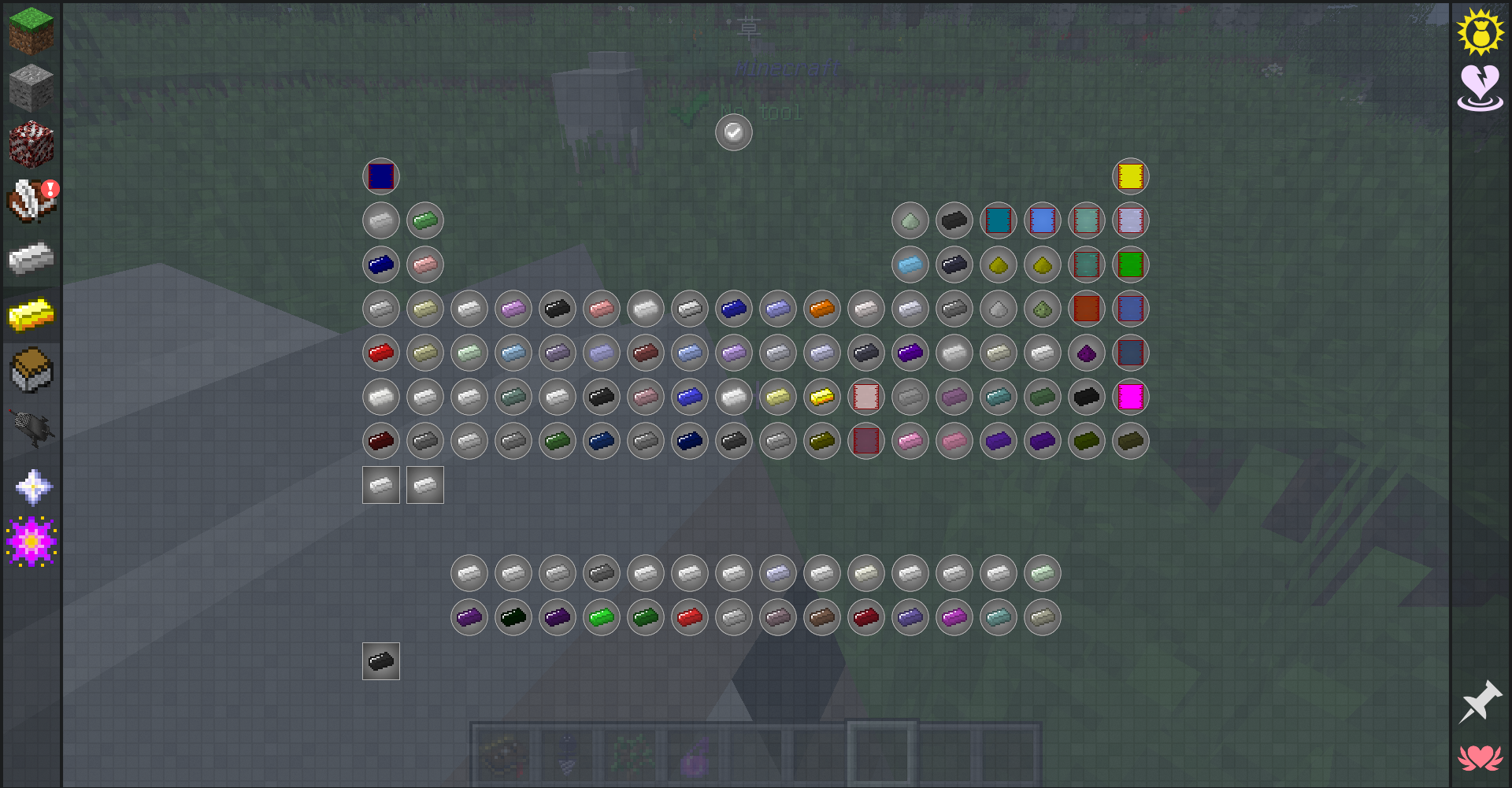Open the magenta square element quest

coord(1130,397)
